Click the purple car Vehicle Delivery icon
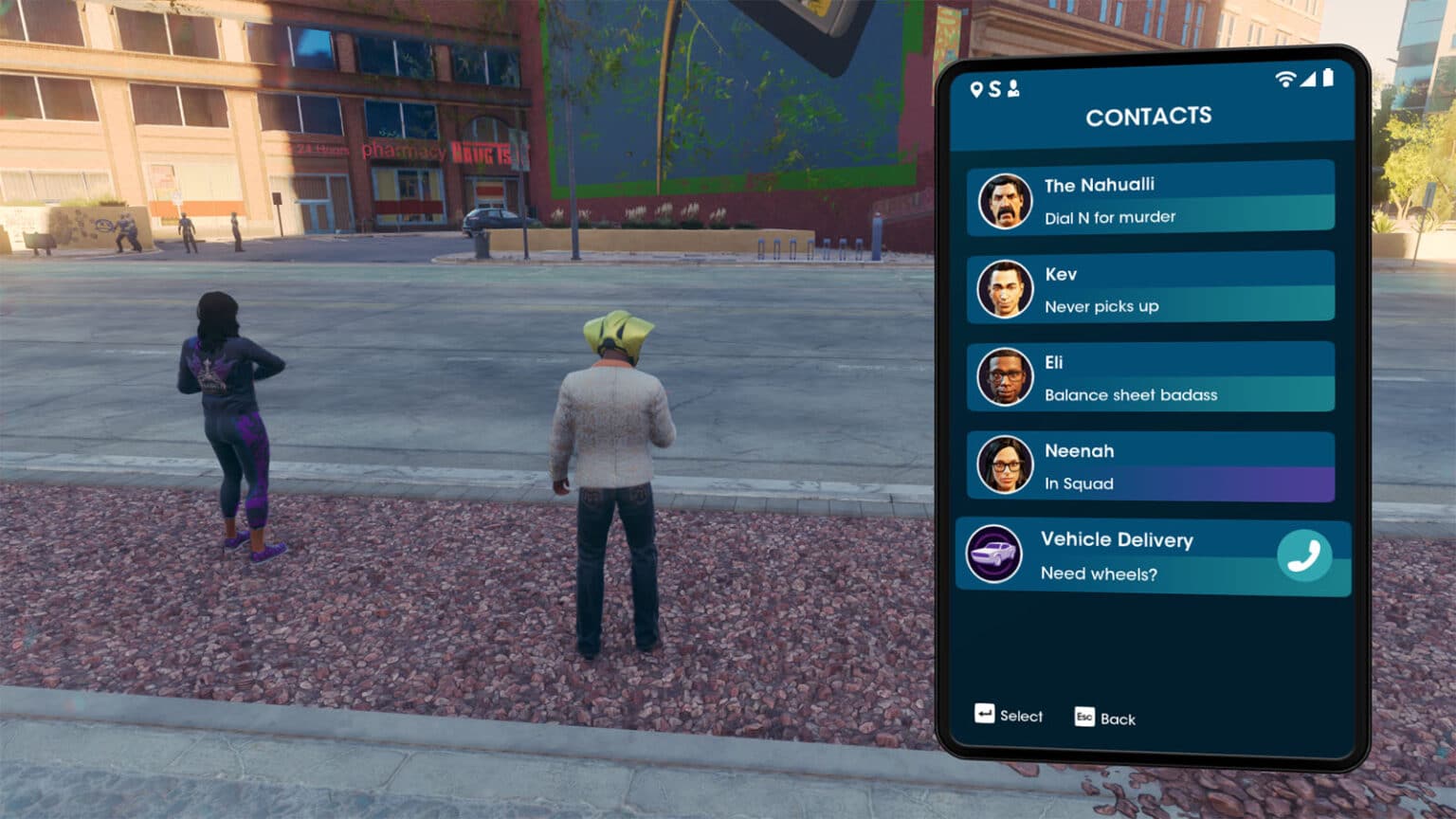 tap(993, 554)
